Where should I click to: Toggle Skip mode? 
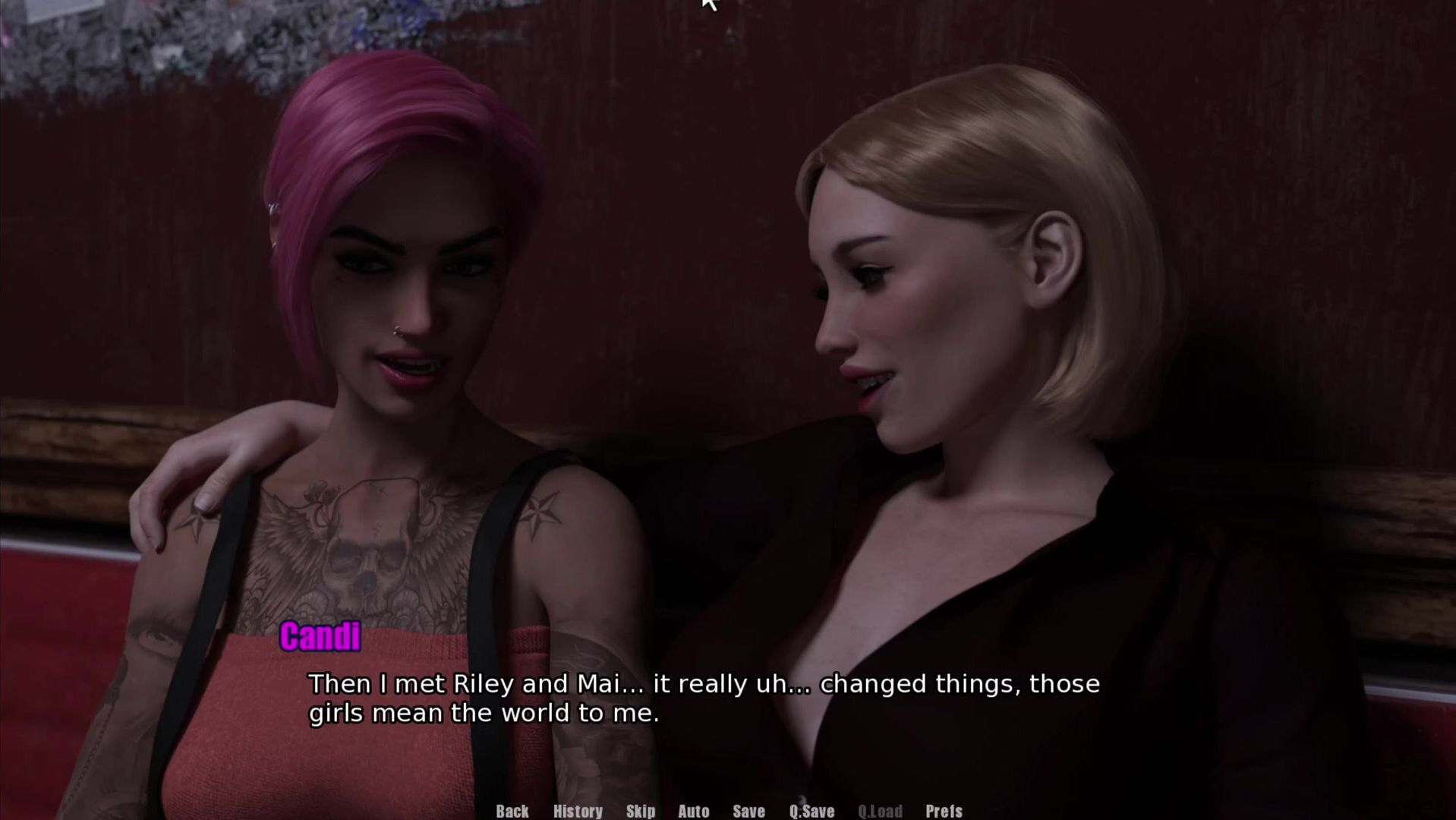(x=641, y=811)
